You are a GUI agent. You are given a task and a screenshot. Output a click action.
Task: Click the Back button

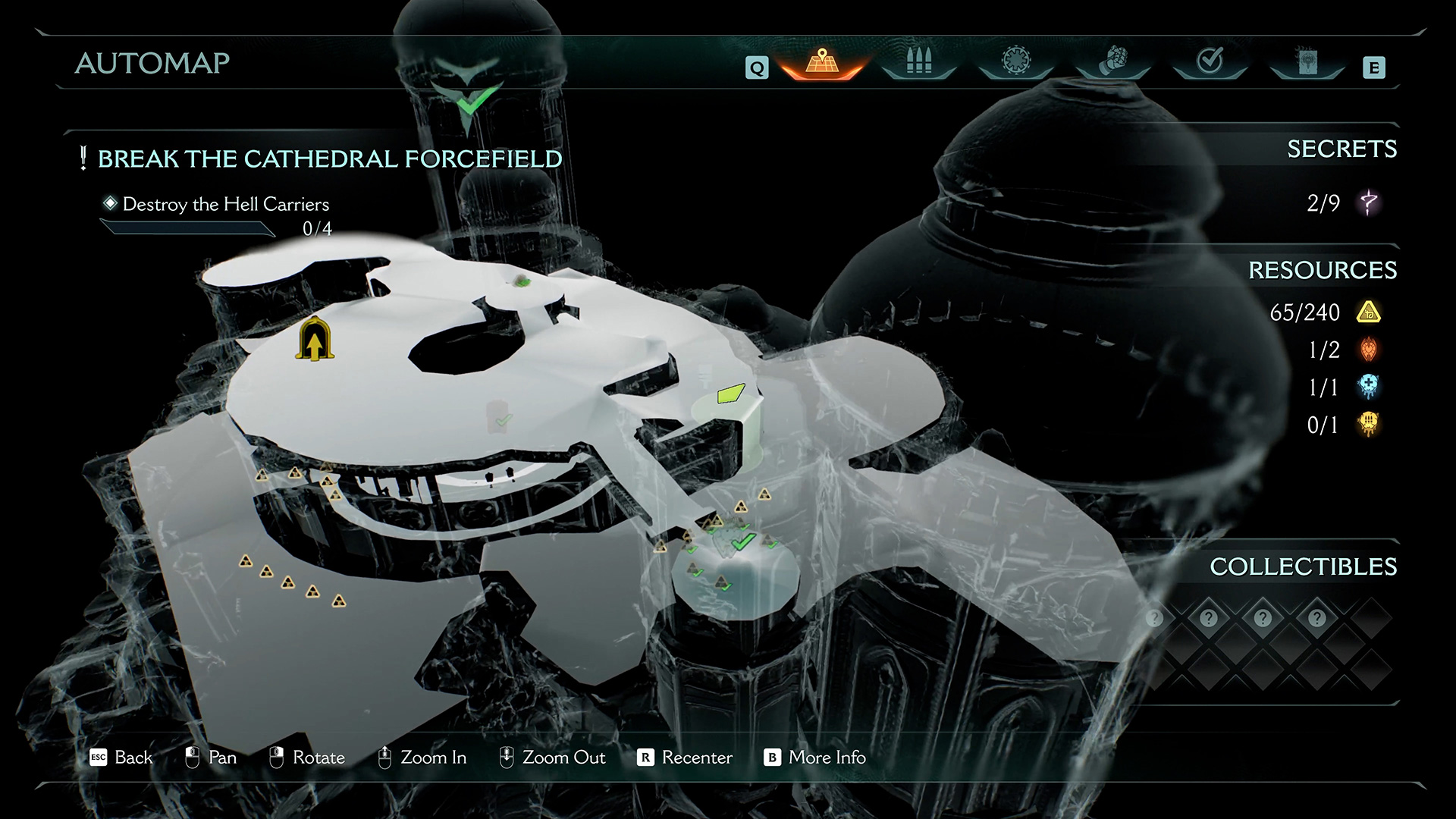click(x=121, y=758)
